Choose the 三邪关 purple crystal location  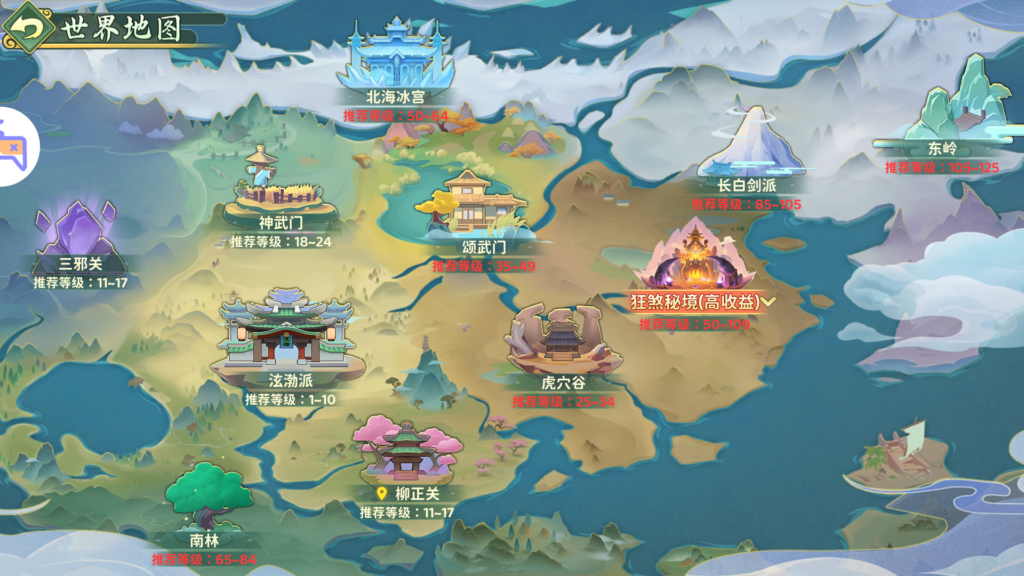[79, 234]
